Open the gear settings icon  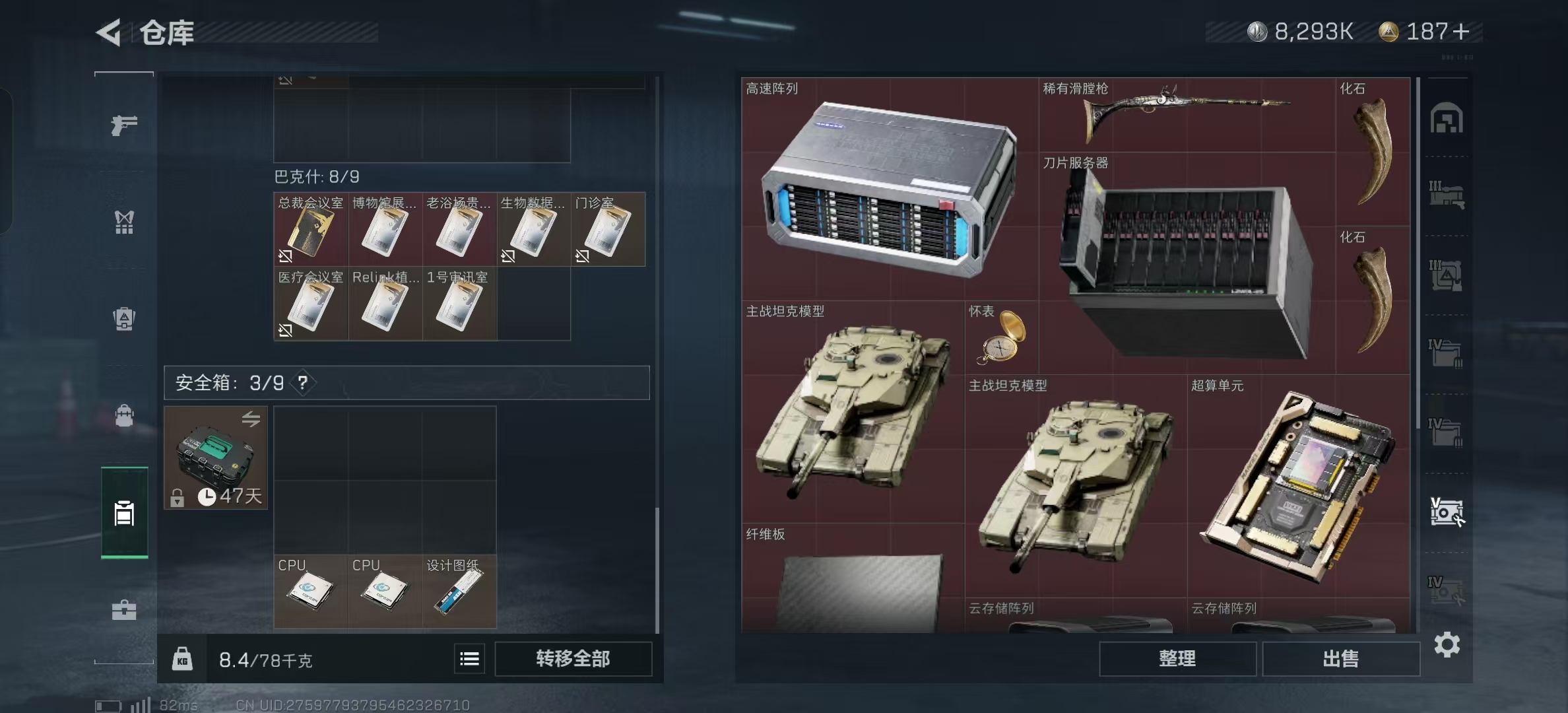(1447, 644)
